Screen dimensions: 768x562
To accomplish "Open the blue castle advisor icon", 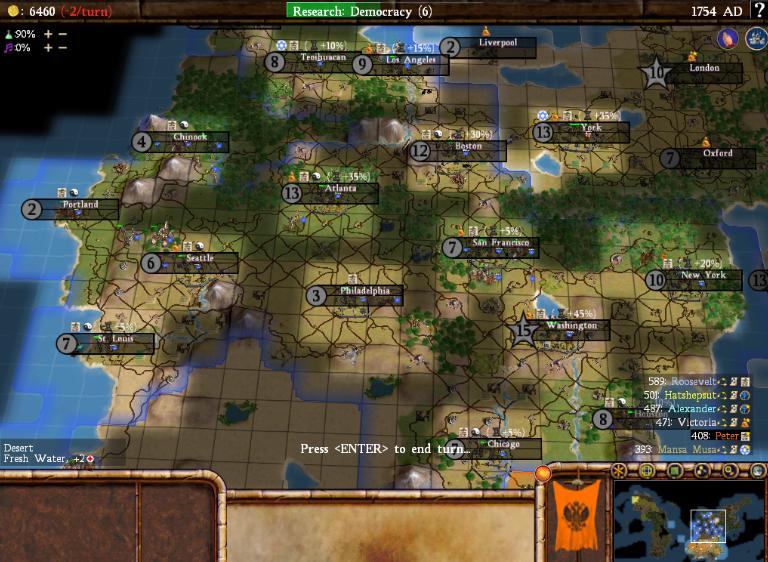I will pos(752,38).
